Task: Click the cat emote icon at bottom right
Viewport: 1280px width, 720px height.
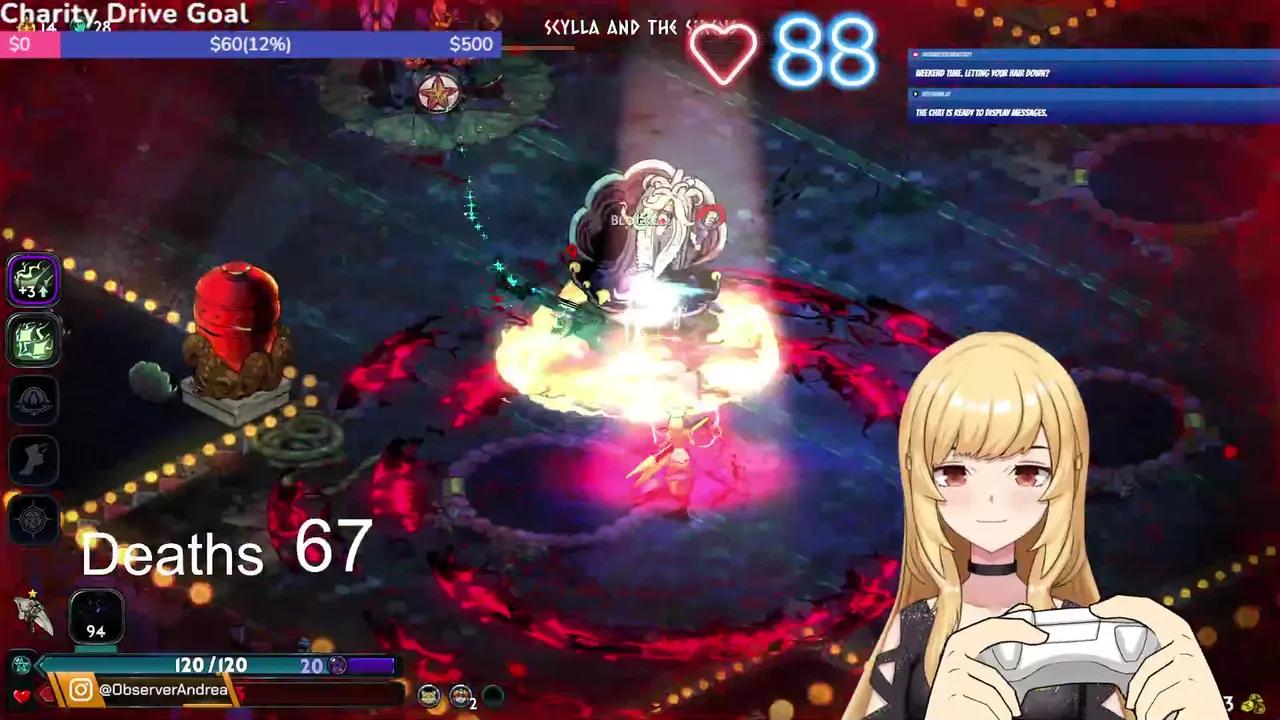Action: pyautogui.click(x=428, y=697)
